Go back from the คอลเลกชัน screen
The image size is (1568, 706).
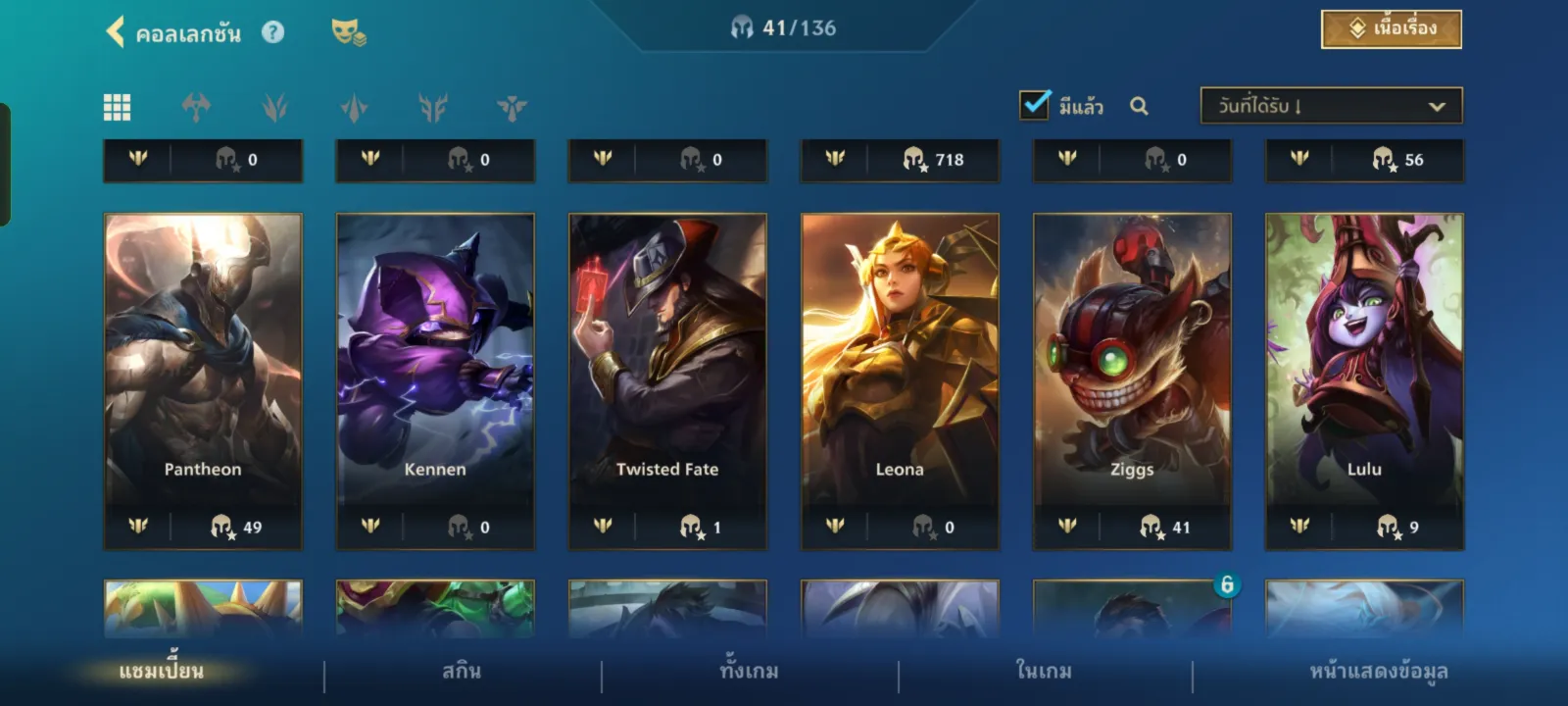point(116,32)
